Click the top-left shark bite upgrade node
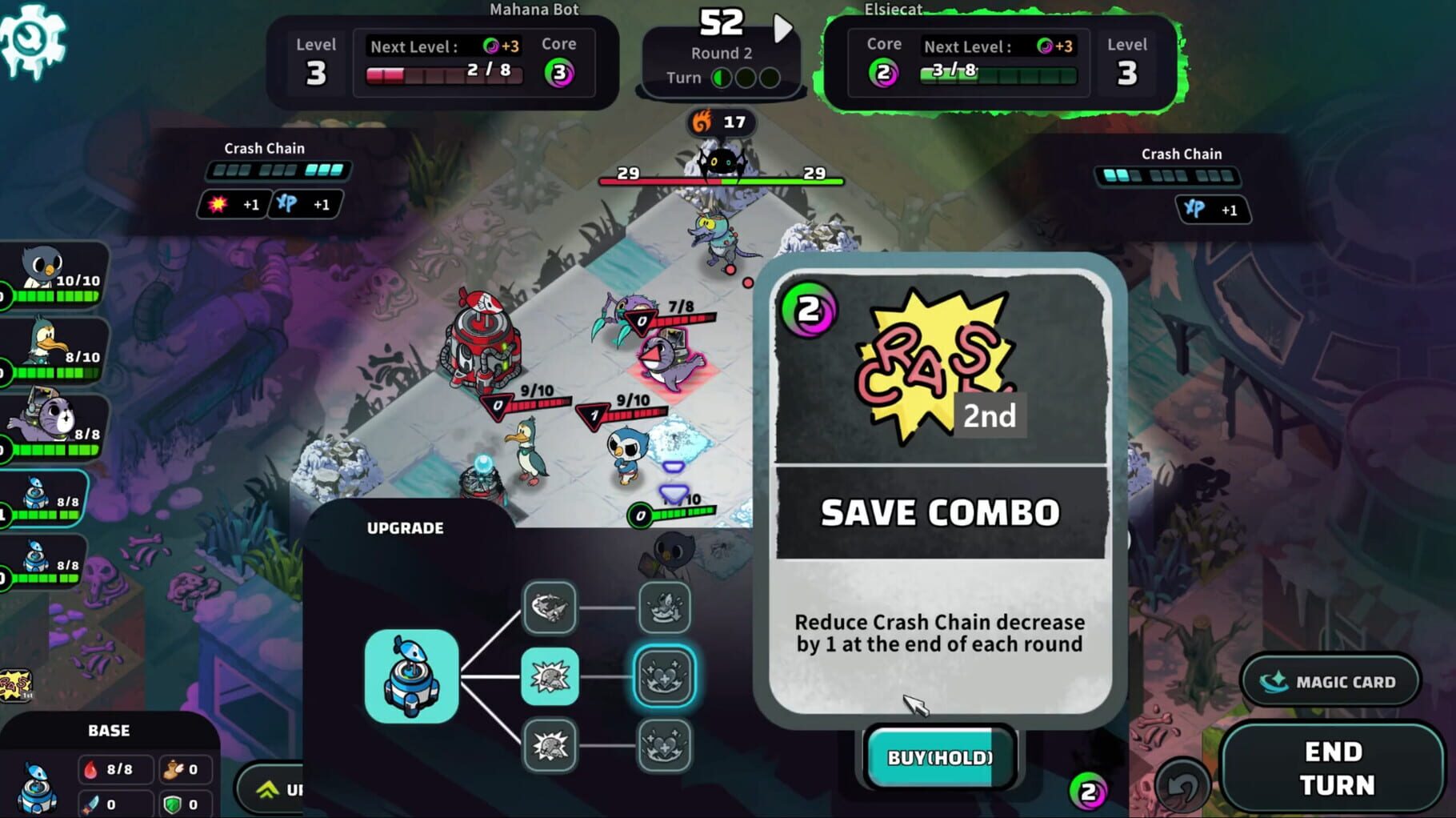 point(549,607)
